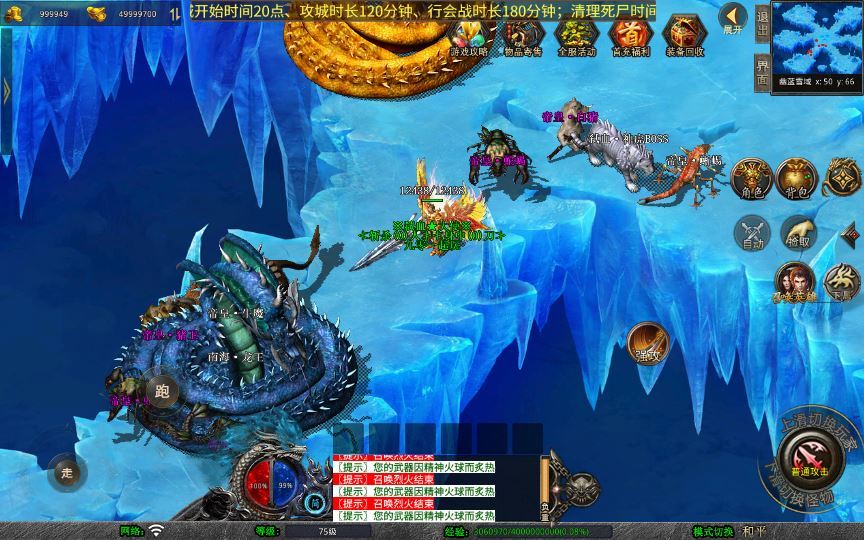Open the 物品寄售 consignment shop

523,35
